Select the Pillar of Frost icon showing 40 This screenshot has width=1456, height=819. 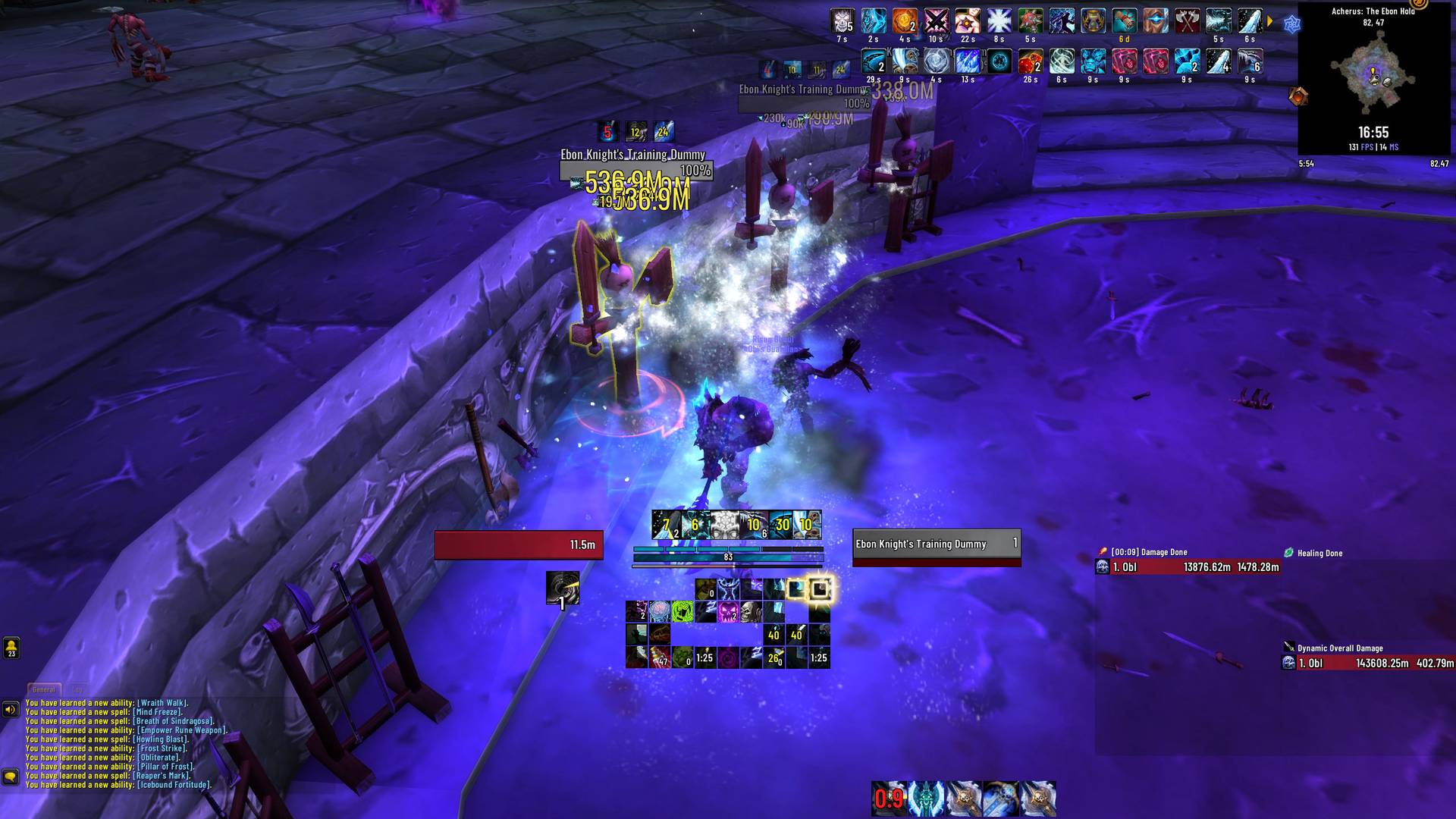coord(774,634)
